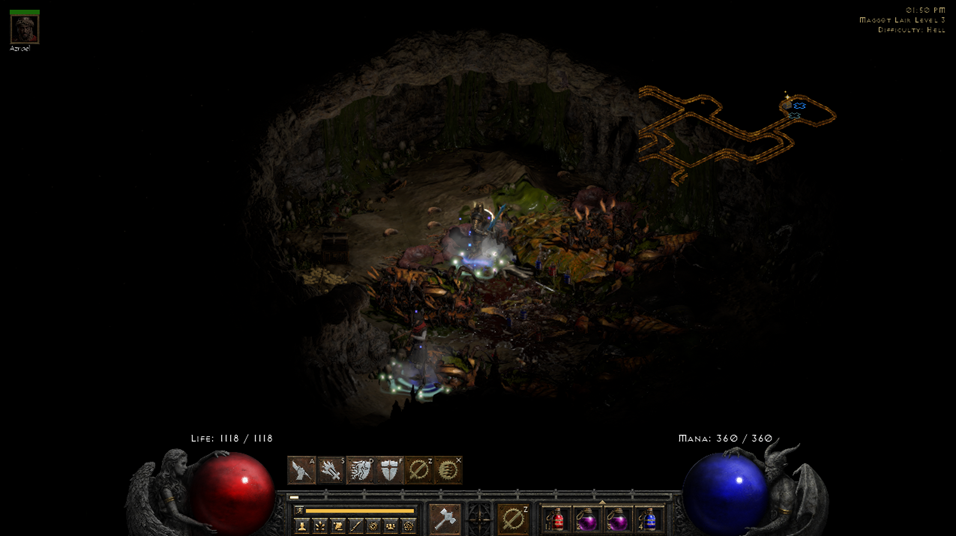Drink the blue mana potion in belt
This screenshot has width=956, height=536.
649,520
